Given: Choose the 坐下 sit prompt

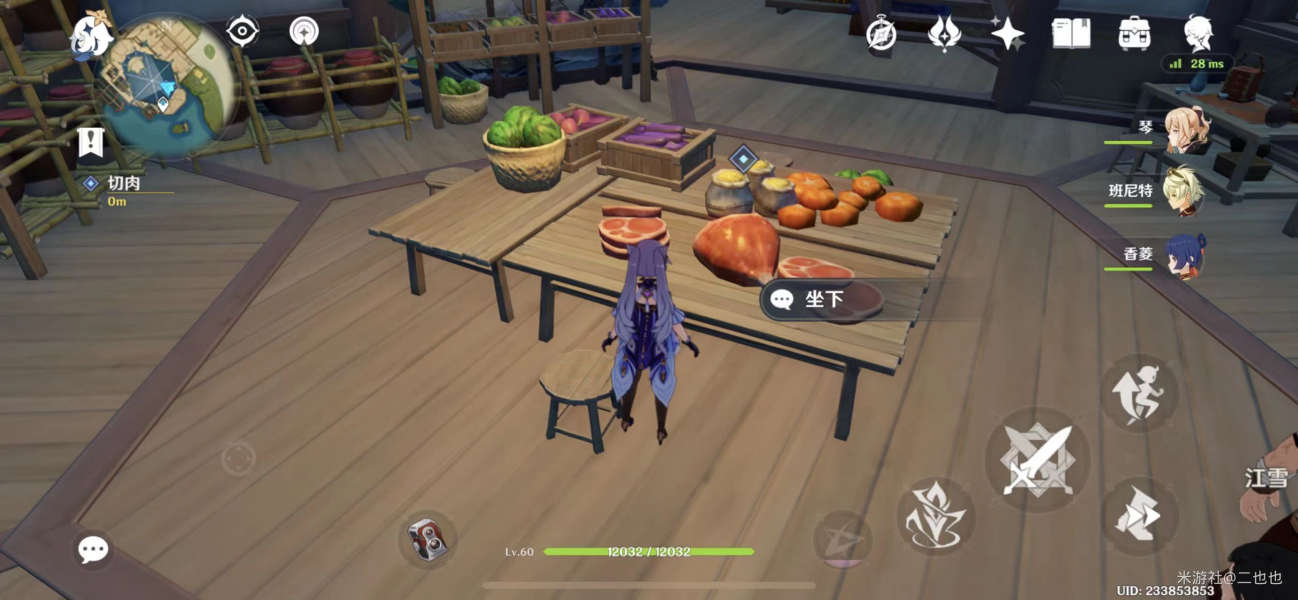Looking at the screenshot, I should 822,300.
